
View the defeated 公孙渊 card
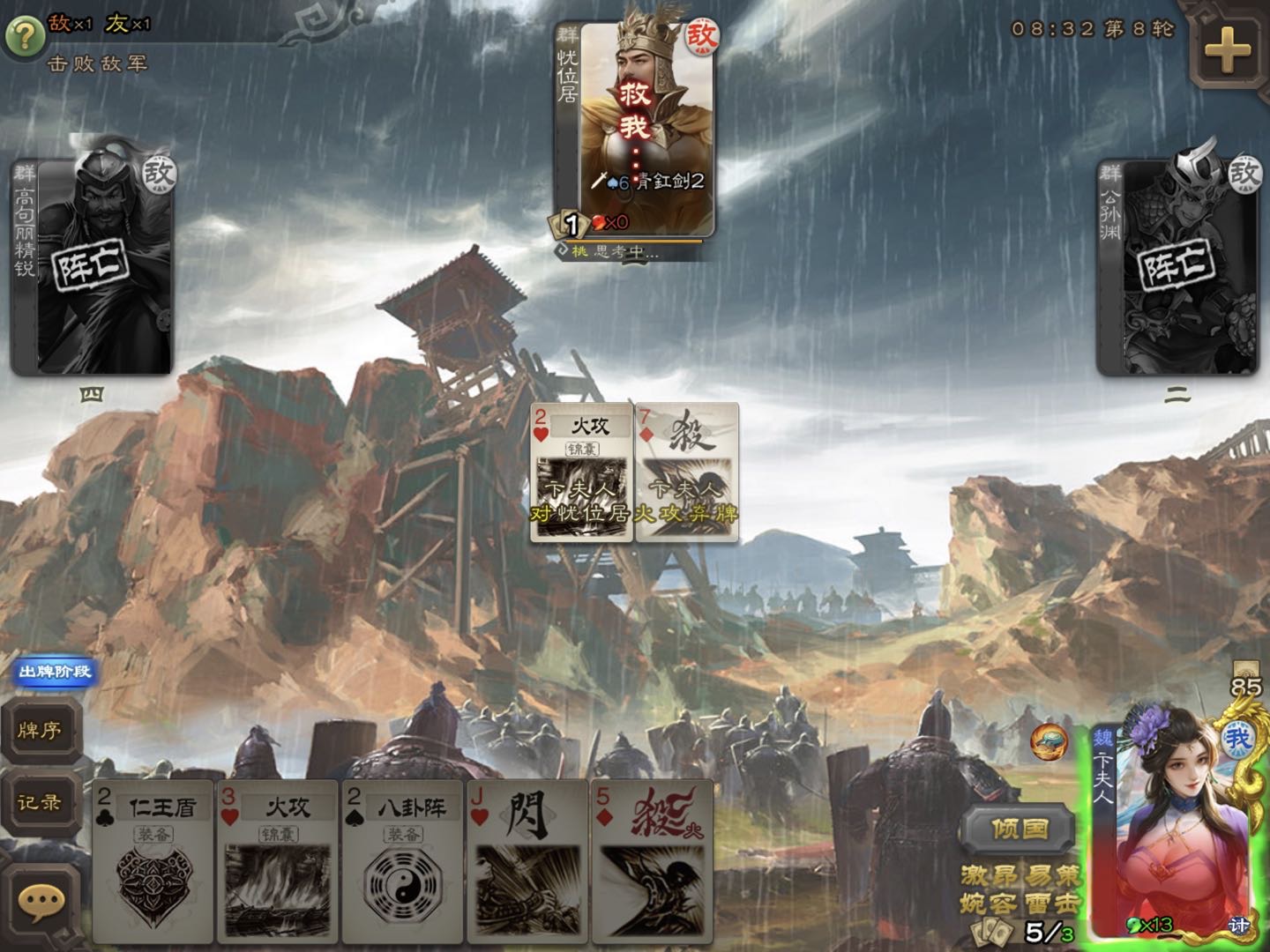(x=1177, y=267)
